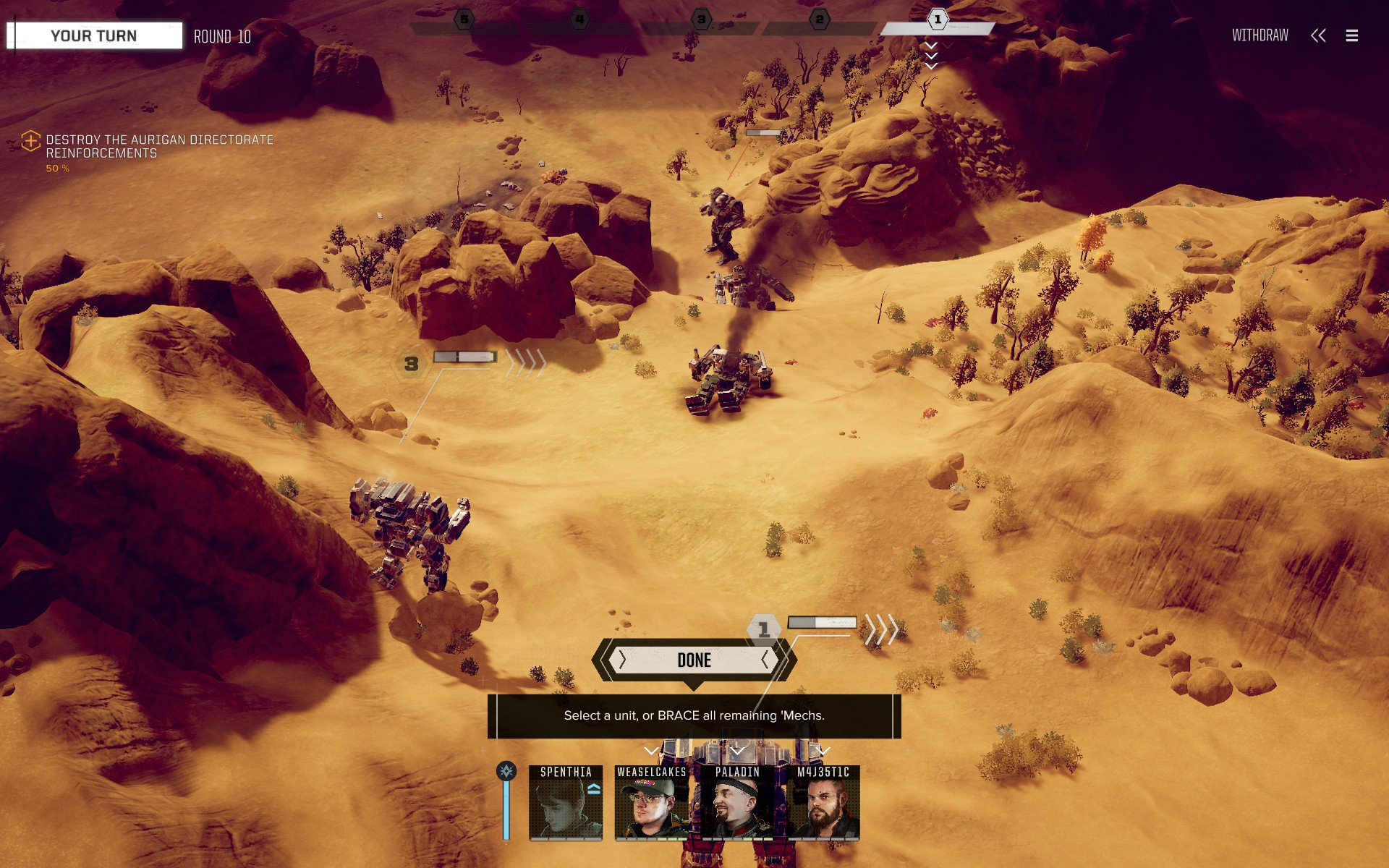This screenshot has height=868, width=1389.
Task: Choose initiative phase 4 marker
Action: coord(579,20)
